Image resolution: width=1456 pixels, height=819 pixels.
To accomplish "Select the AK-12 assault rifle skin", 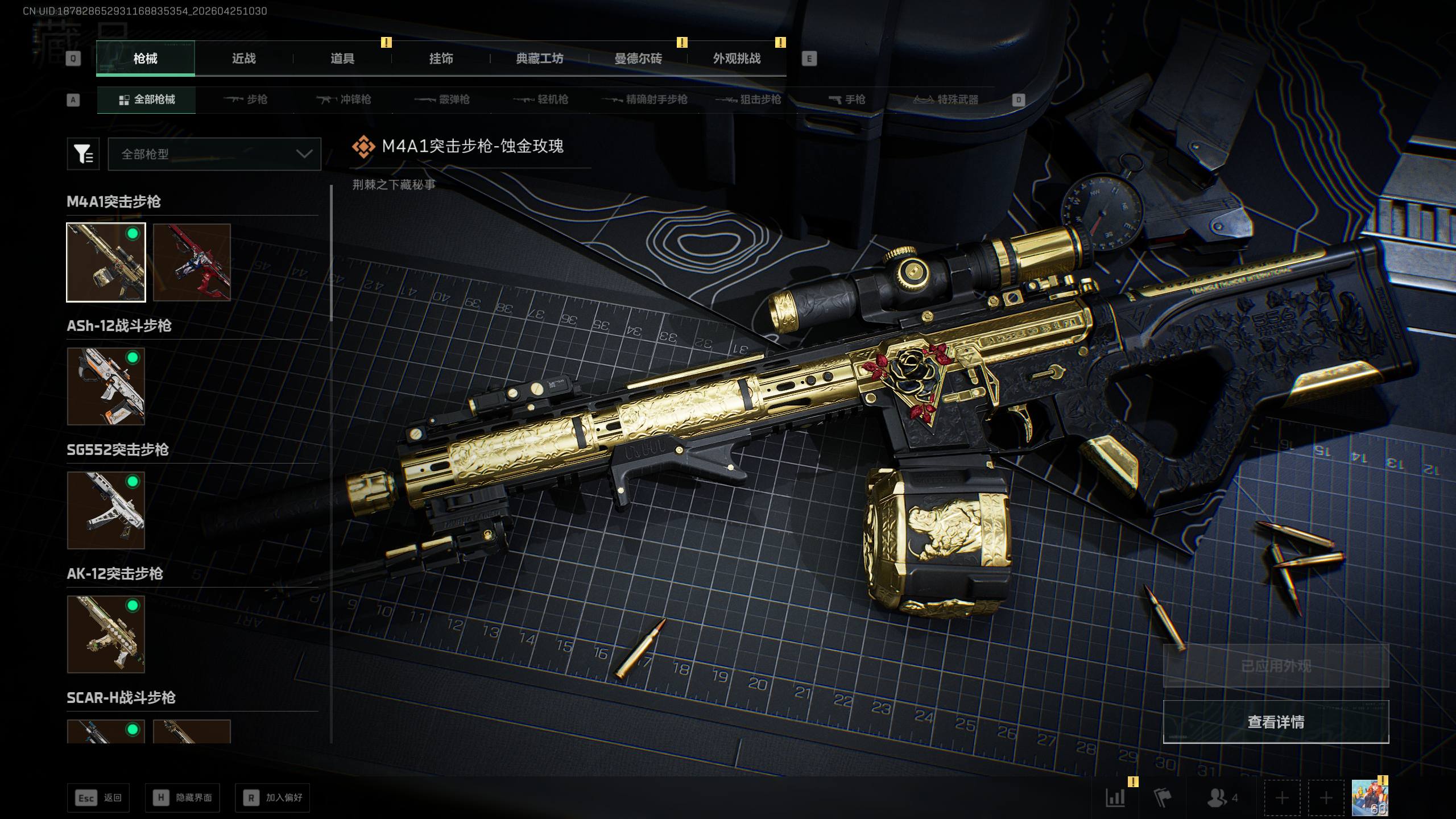I will point(106,634).
